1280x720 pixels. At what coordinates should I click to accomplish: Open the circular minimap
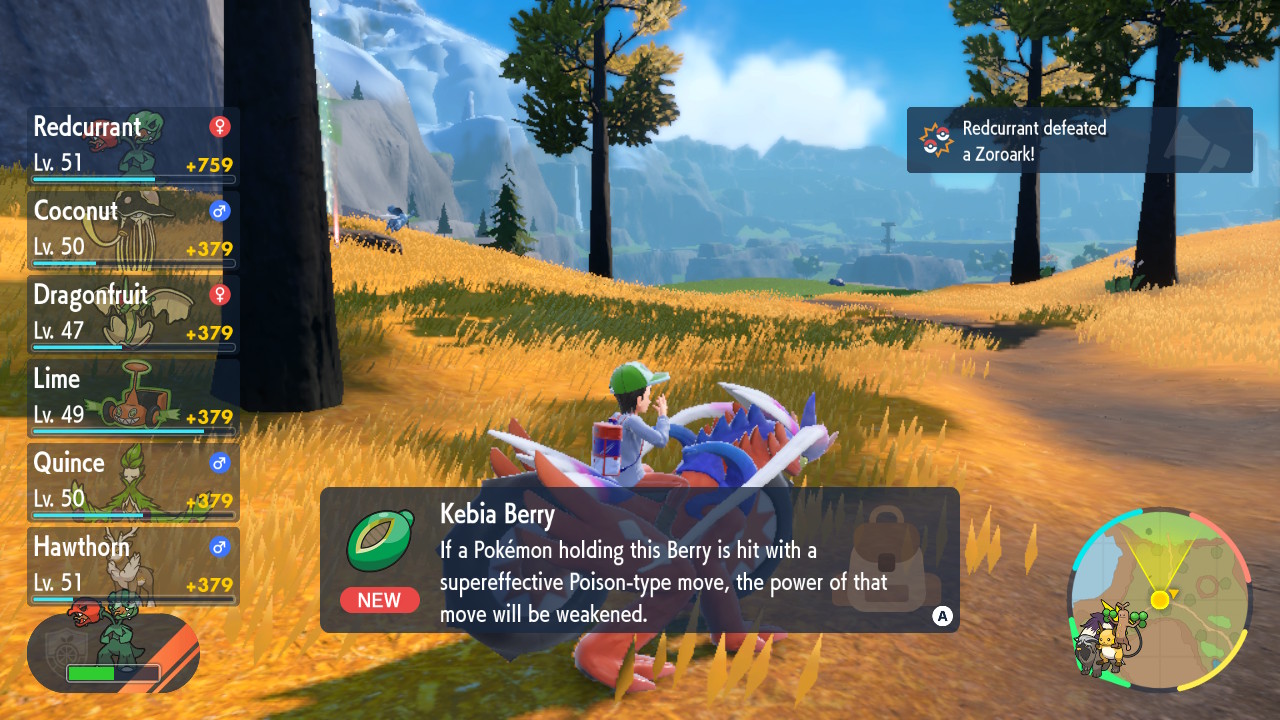click(x=1159, y=600)
